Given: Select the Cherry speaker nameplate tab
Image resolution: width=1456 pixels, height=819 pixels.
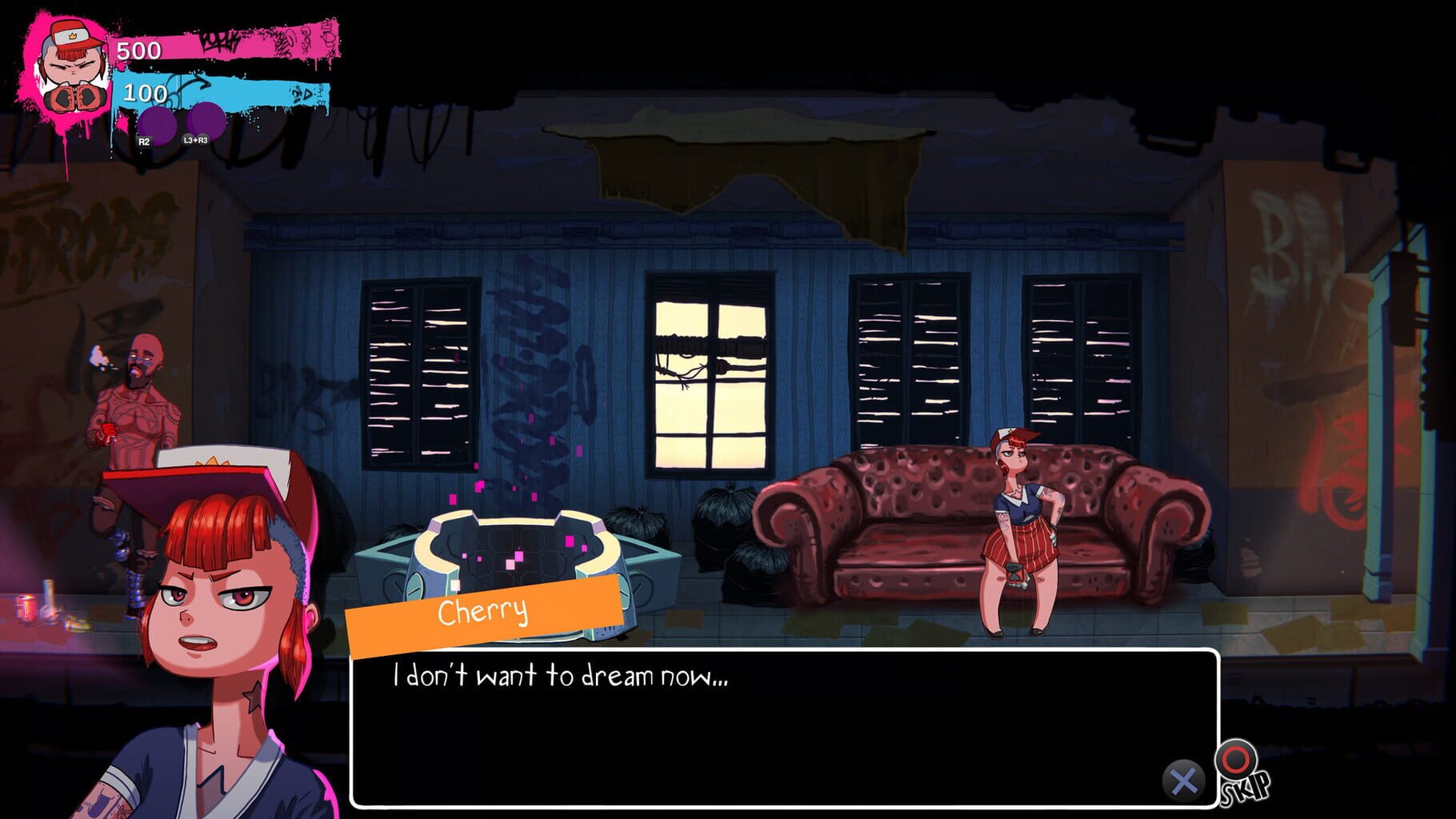Looking at the screenshot, I should [484, 611].
